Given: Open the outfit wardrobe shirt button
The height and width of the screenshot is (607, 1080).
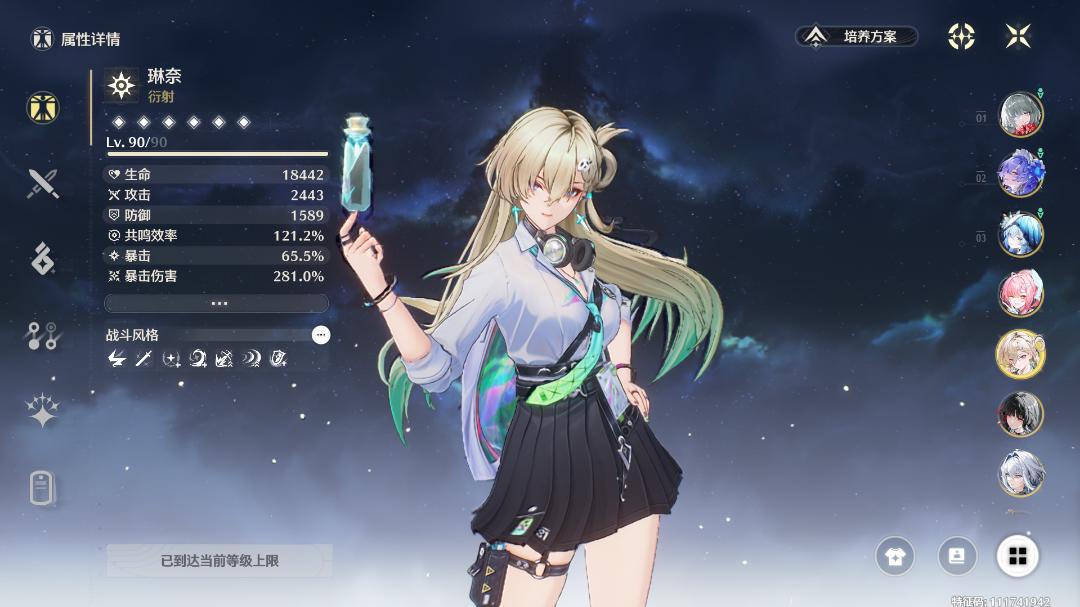Looking at the screenshot, I should (895, 557).
